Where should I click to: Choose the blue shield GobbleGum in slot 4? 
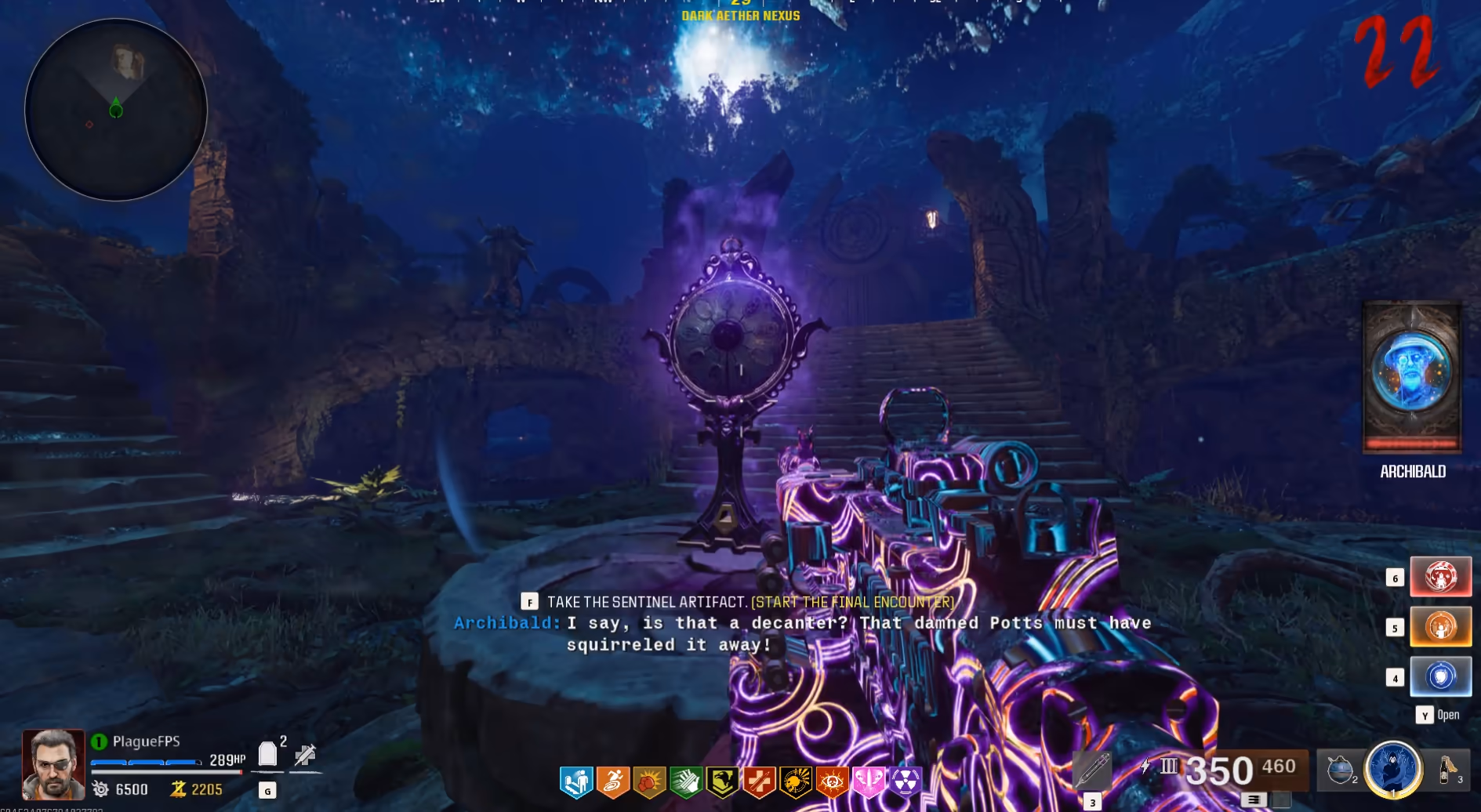coord(1440,676)
